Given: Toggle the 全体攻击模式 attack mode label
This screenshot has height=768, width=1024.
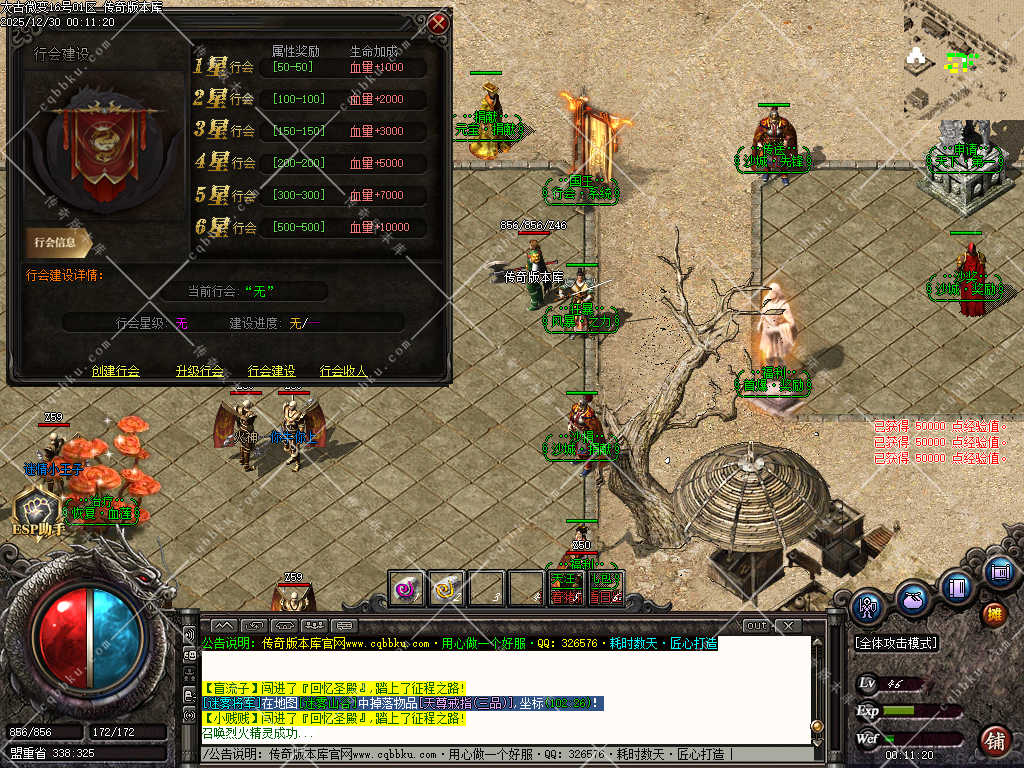Looking at the screenshot, I should point(895,643).
